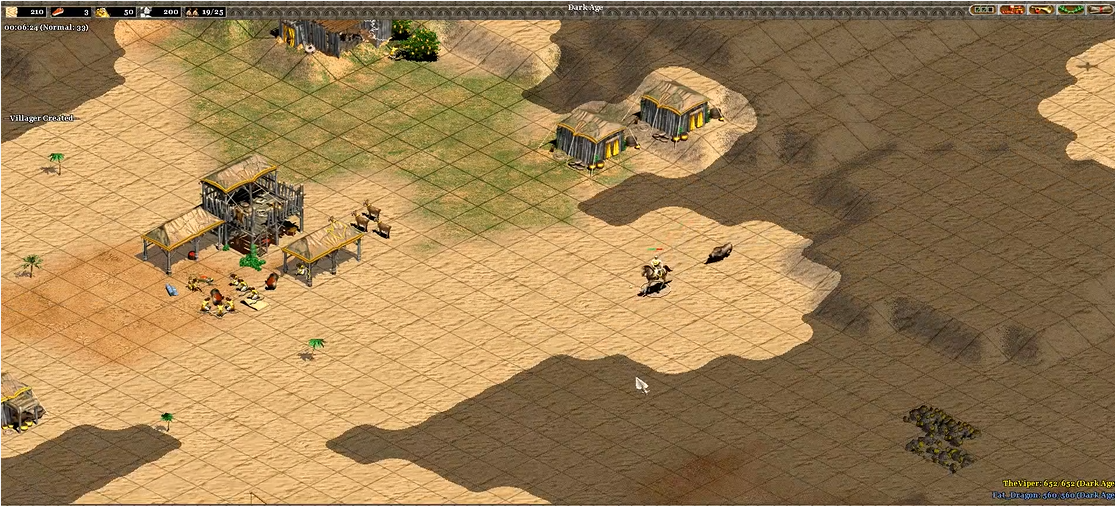Viewport: 1115px width, 506px height.
Task: Click the green icon button in the top menu bar
Action: pyautogui.click(x=1071, y=9)
